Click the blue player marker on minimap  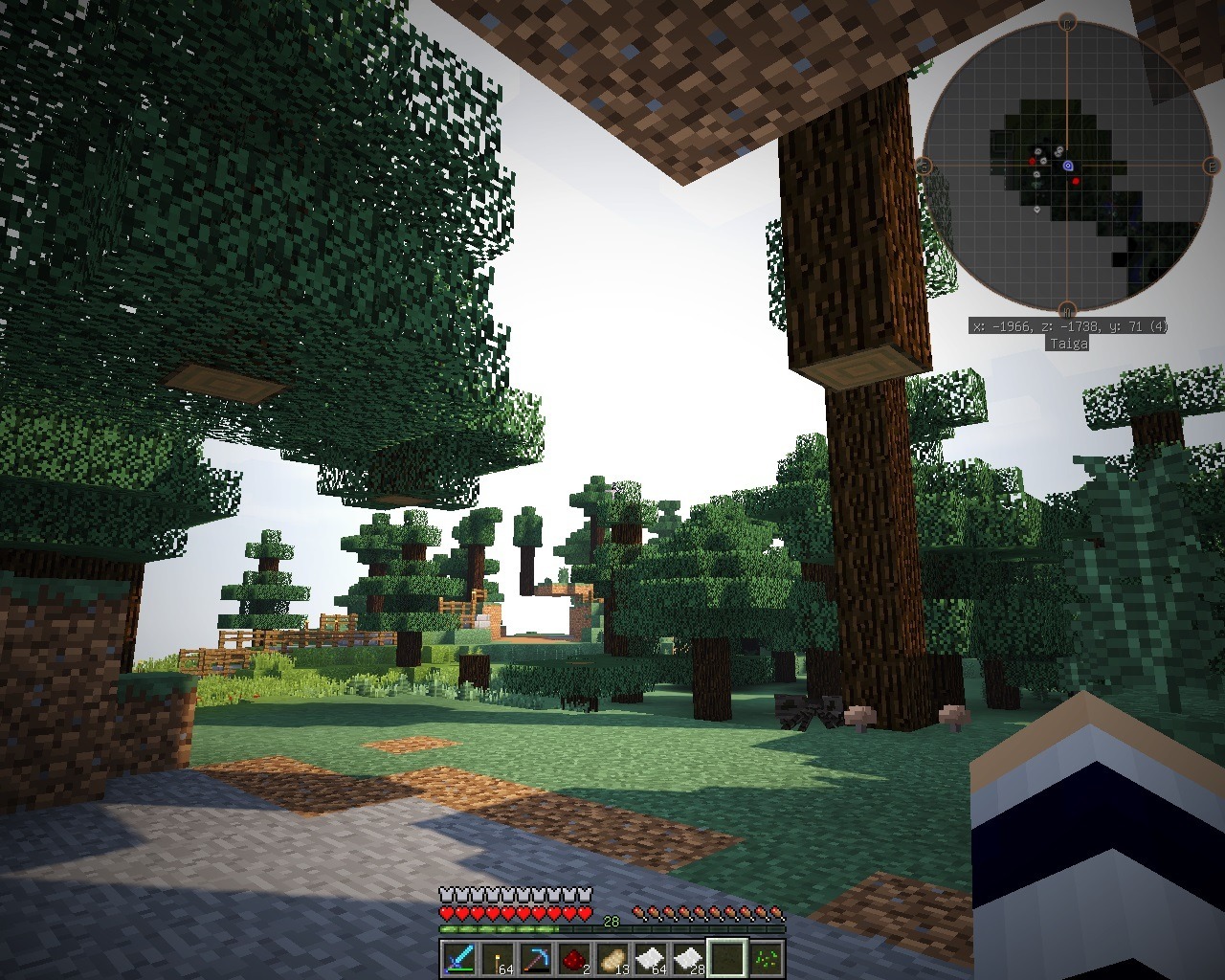(x=1068, y=166)
